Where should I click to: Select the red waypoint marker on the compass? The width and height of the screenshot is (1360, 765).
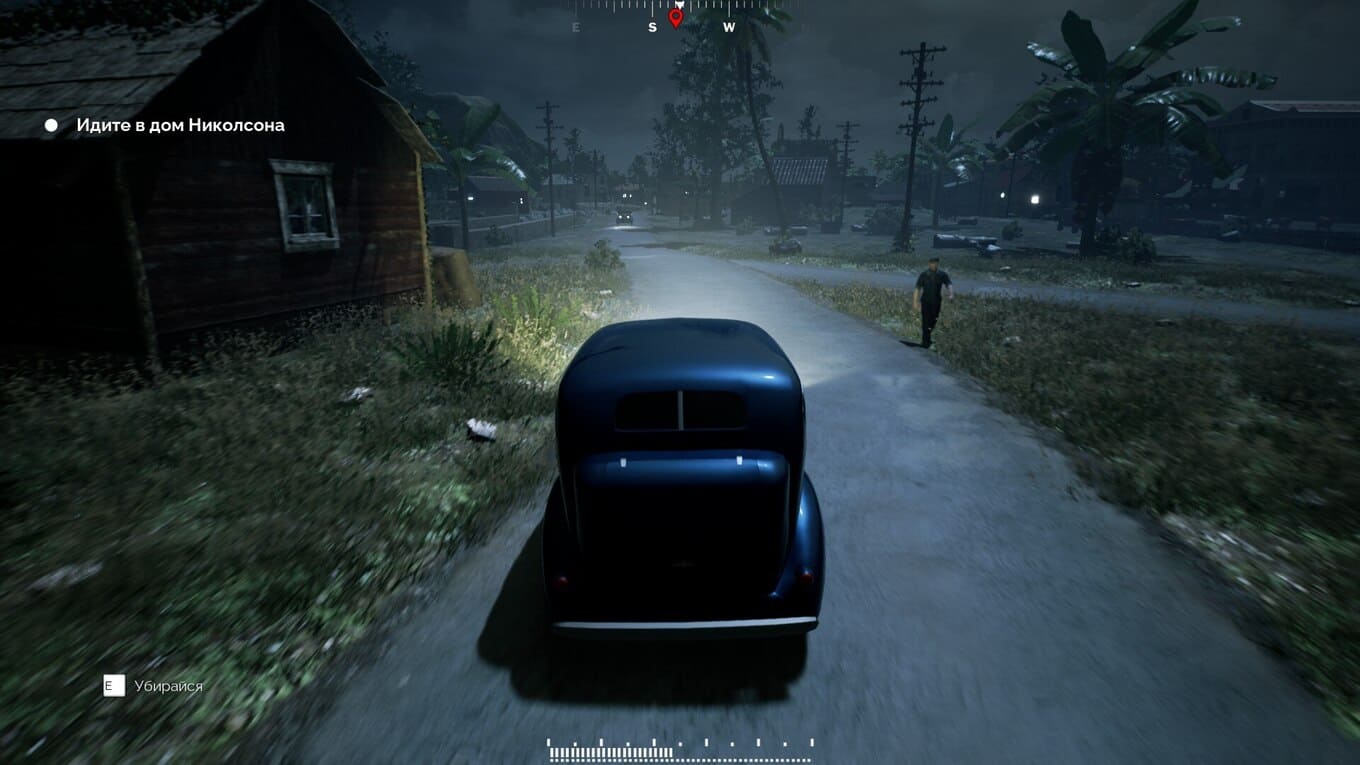point(675,17)
